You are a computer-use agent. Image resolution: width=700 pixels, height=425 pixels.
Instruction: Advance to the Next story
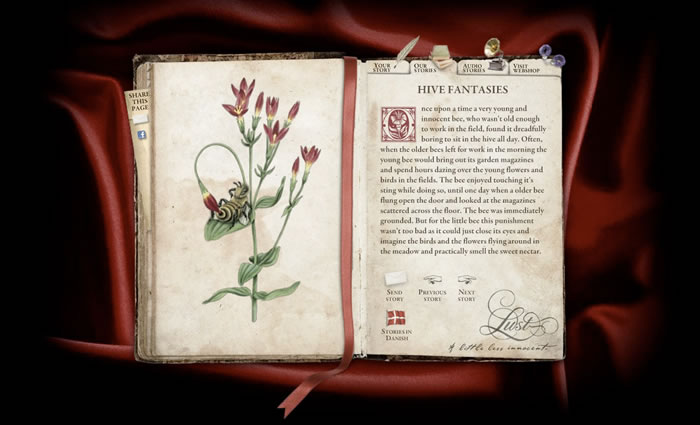click(x=467, y=282)
